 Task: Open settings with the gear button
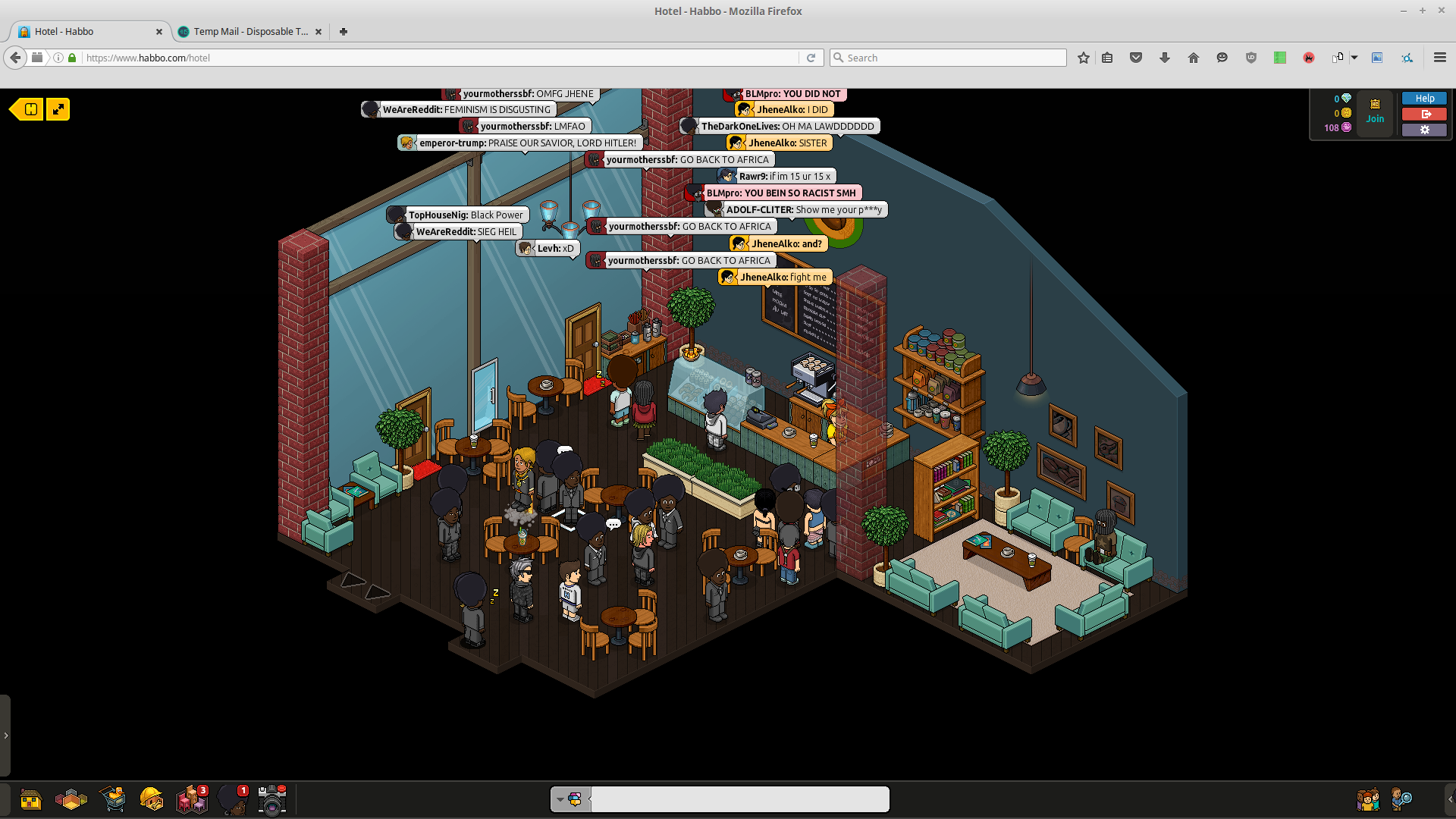(x=1424, y=130)
